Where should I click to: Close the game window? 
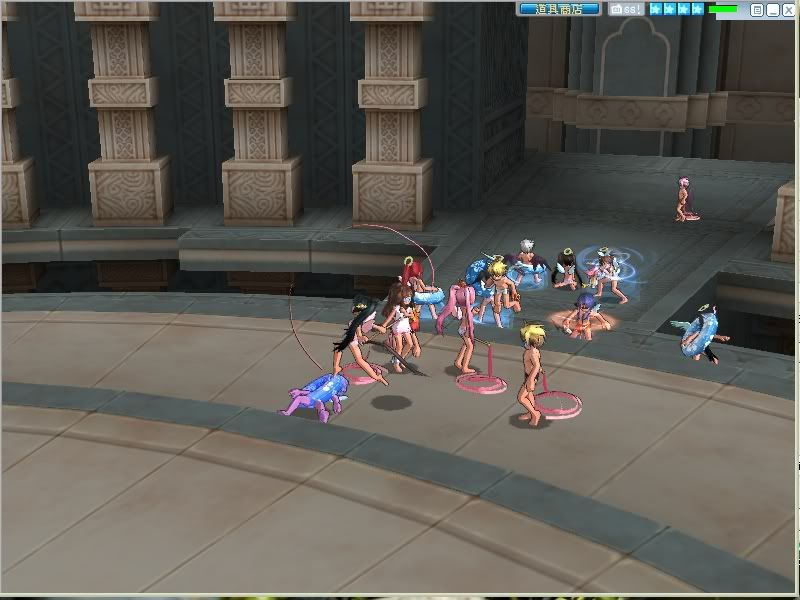tap(790, 9)
